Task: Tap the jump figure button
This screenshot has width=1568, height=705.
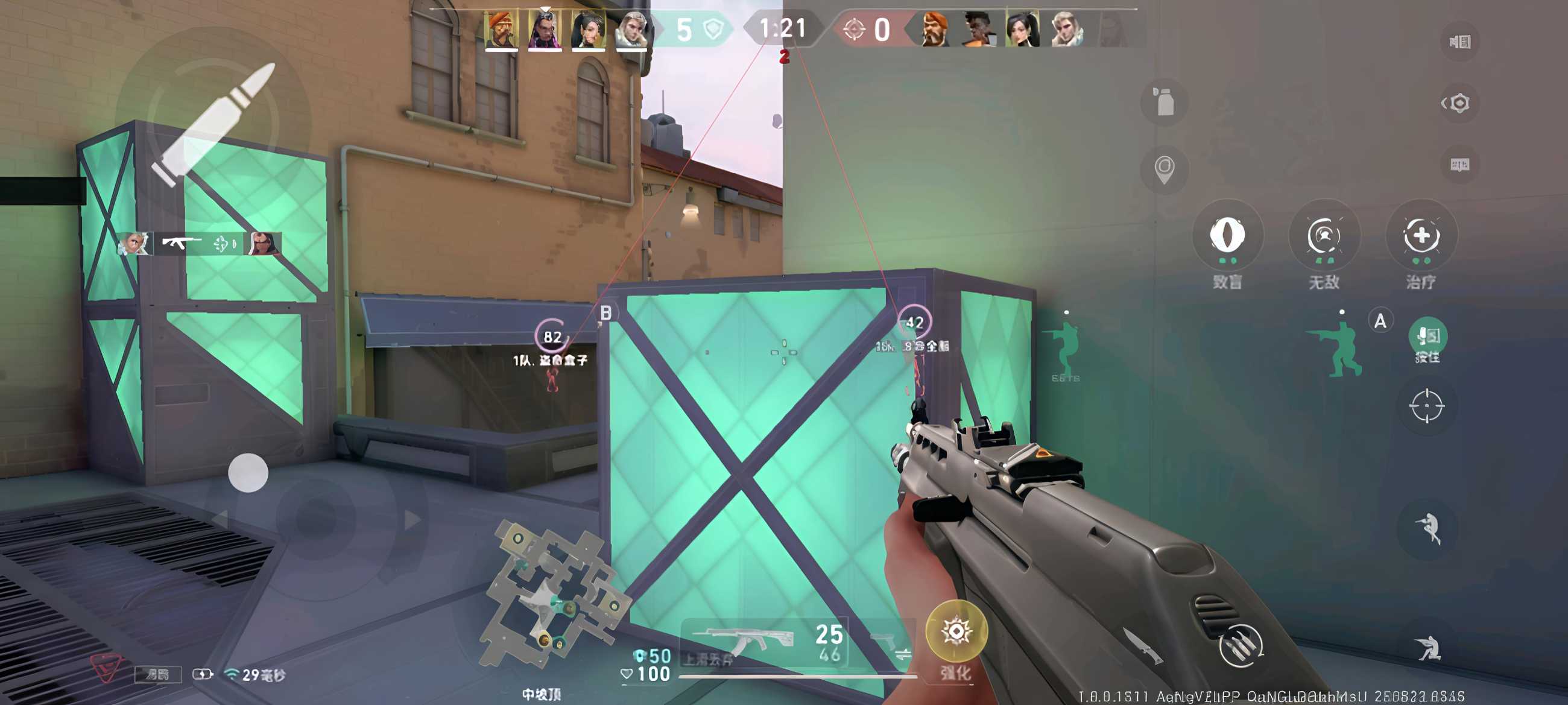Action: click(1427, 527)
